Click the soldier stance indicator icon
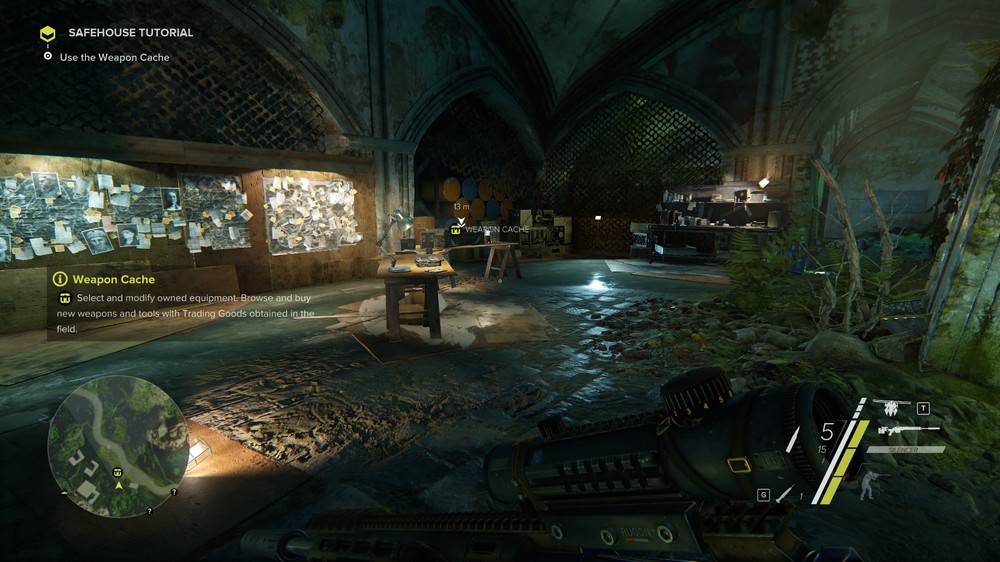 click(869, 485)
